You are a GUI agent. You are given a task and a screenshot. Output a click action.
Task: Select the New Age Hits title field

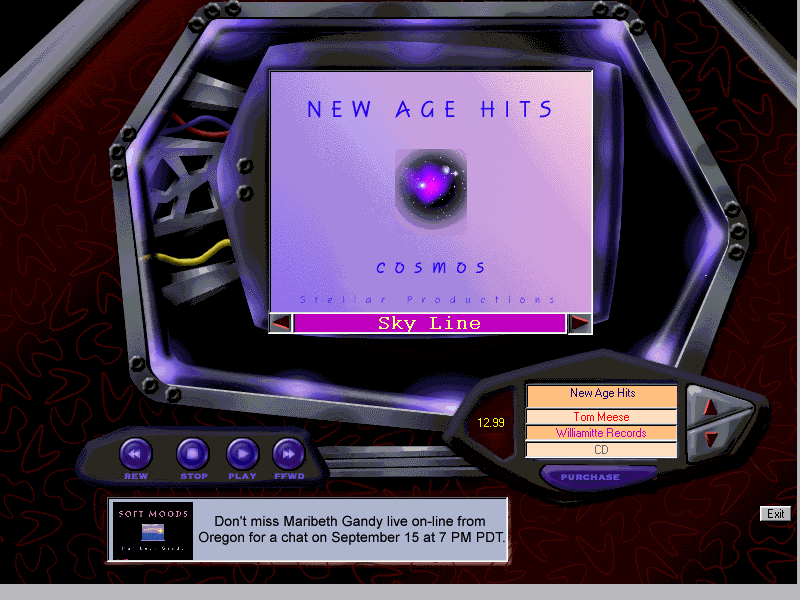tap(602, 394)
